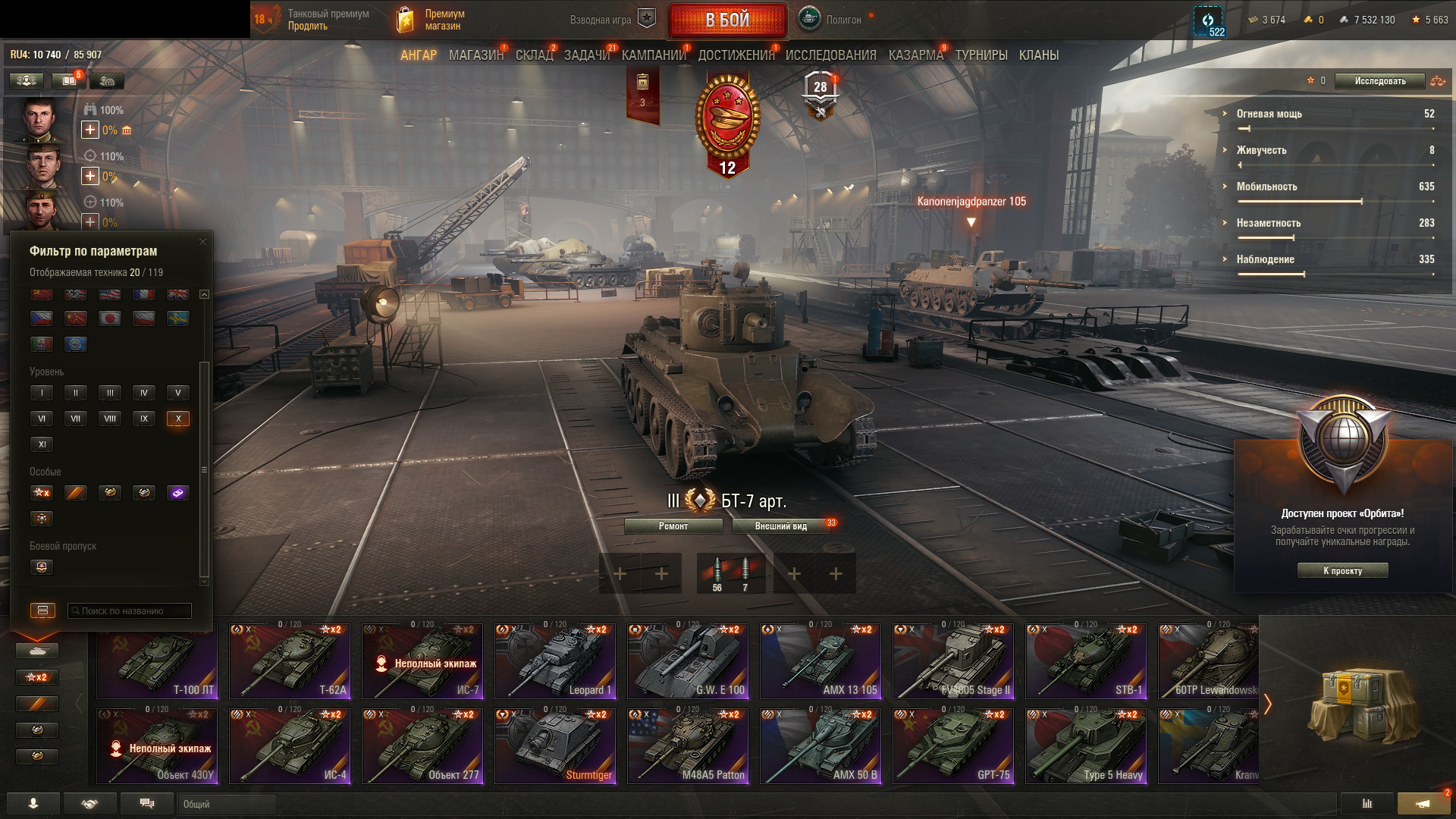Start battle with the В БОЙ button
This screenshot has height=819, width=1456.
(x=727, y=20)
